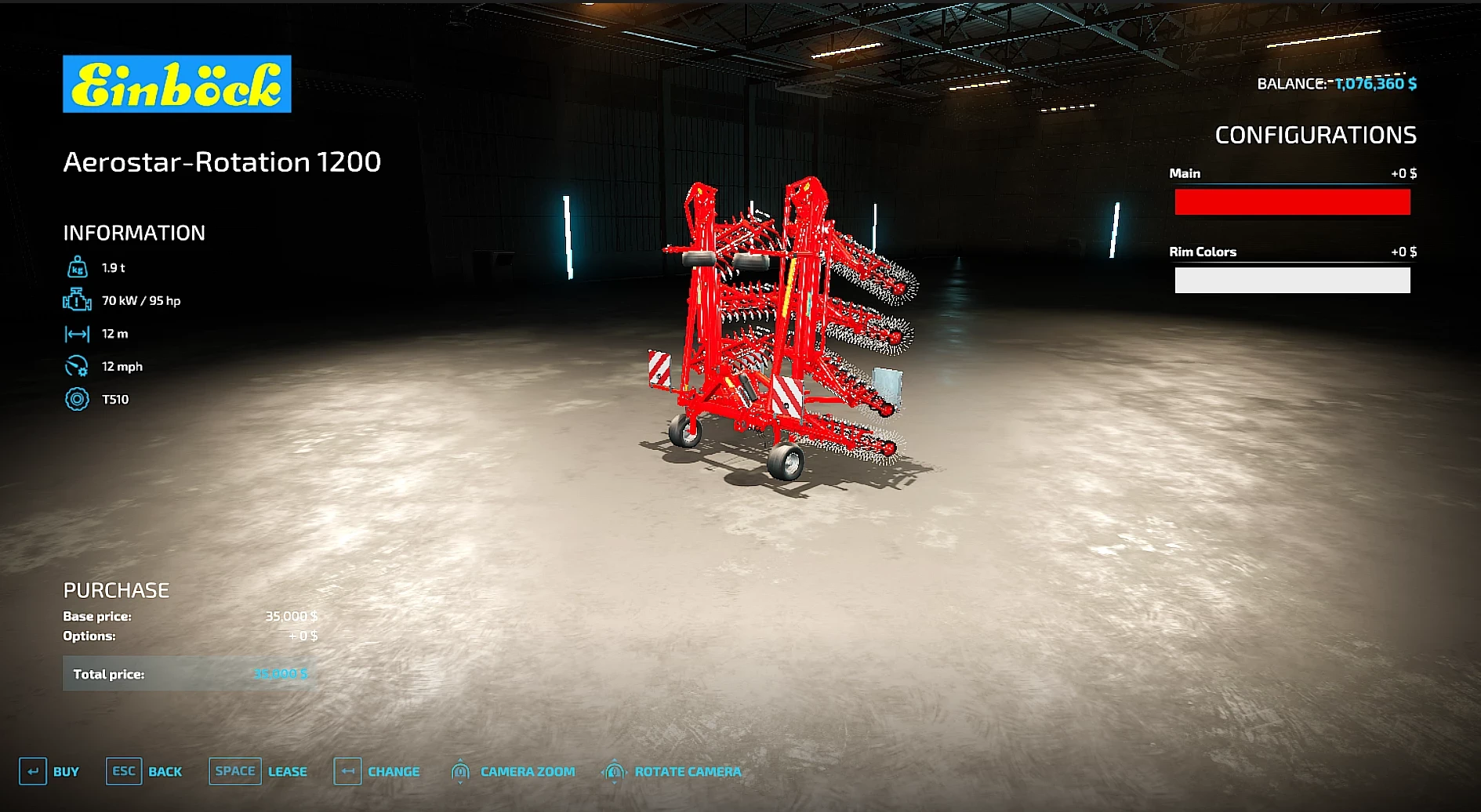Expand the CONFIGURATIONS panel header
This screenshot has width=1481, height=812.
coord(1316,135)
